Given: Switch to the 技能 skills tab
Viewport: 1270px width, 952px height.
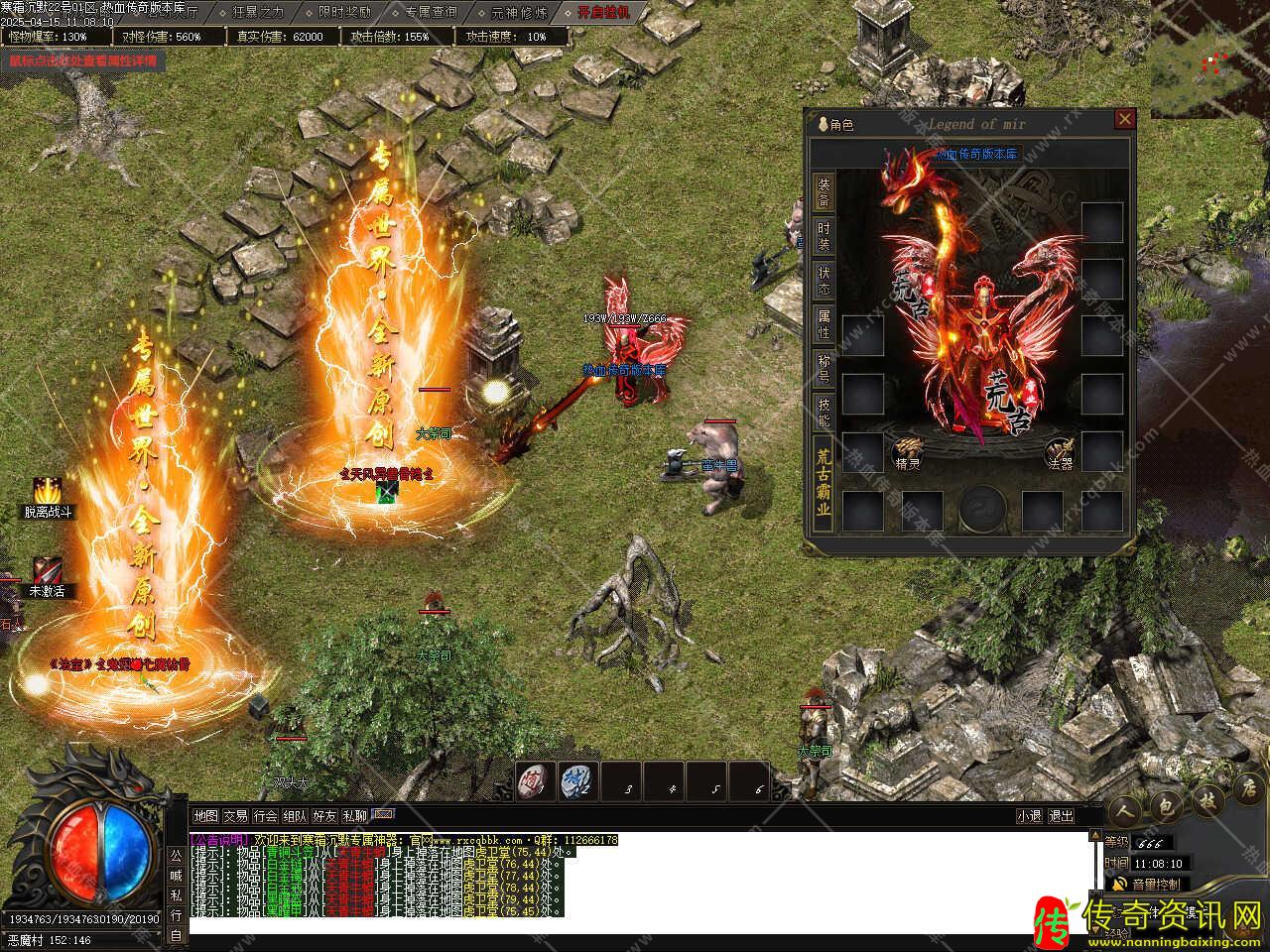Looking at the screenshot, I should 825,412.
